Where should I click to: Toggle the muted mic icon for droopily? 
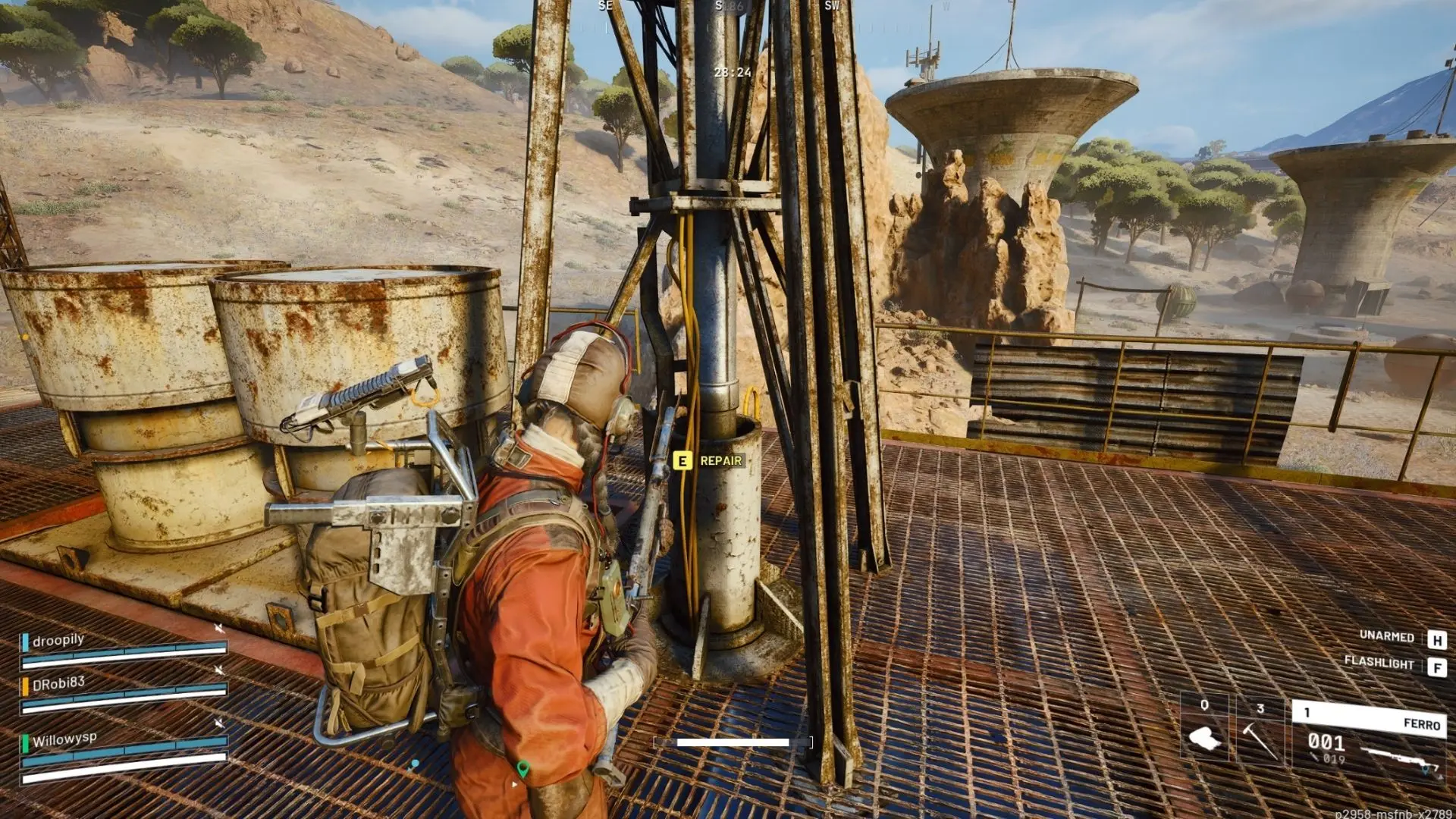click(x=219, y=629)
